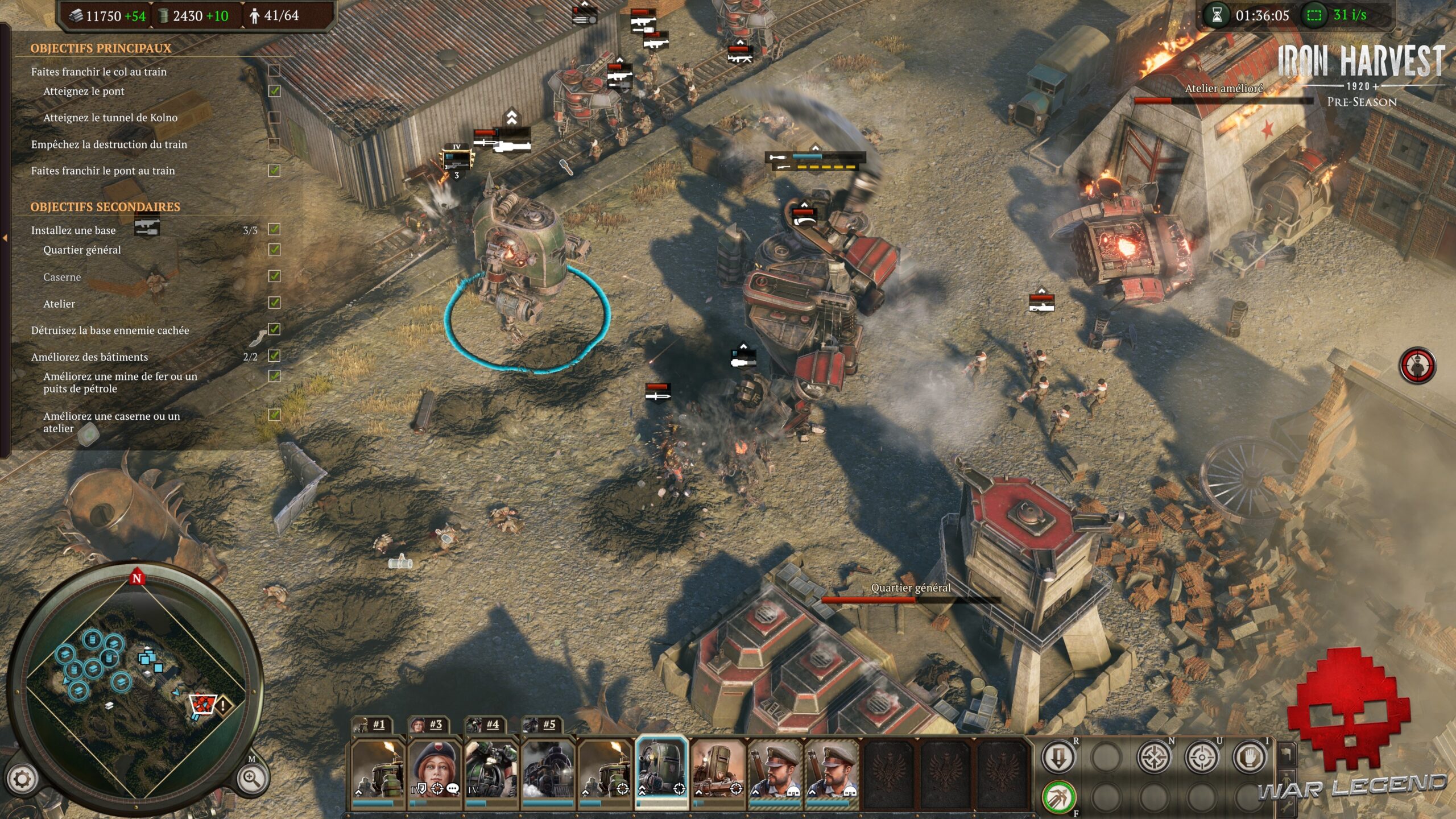1456x819 pixels.
Task: Select the Attack Move crossed-arrows icon (N)
Action: pos(1153,756)
